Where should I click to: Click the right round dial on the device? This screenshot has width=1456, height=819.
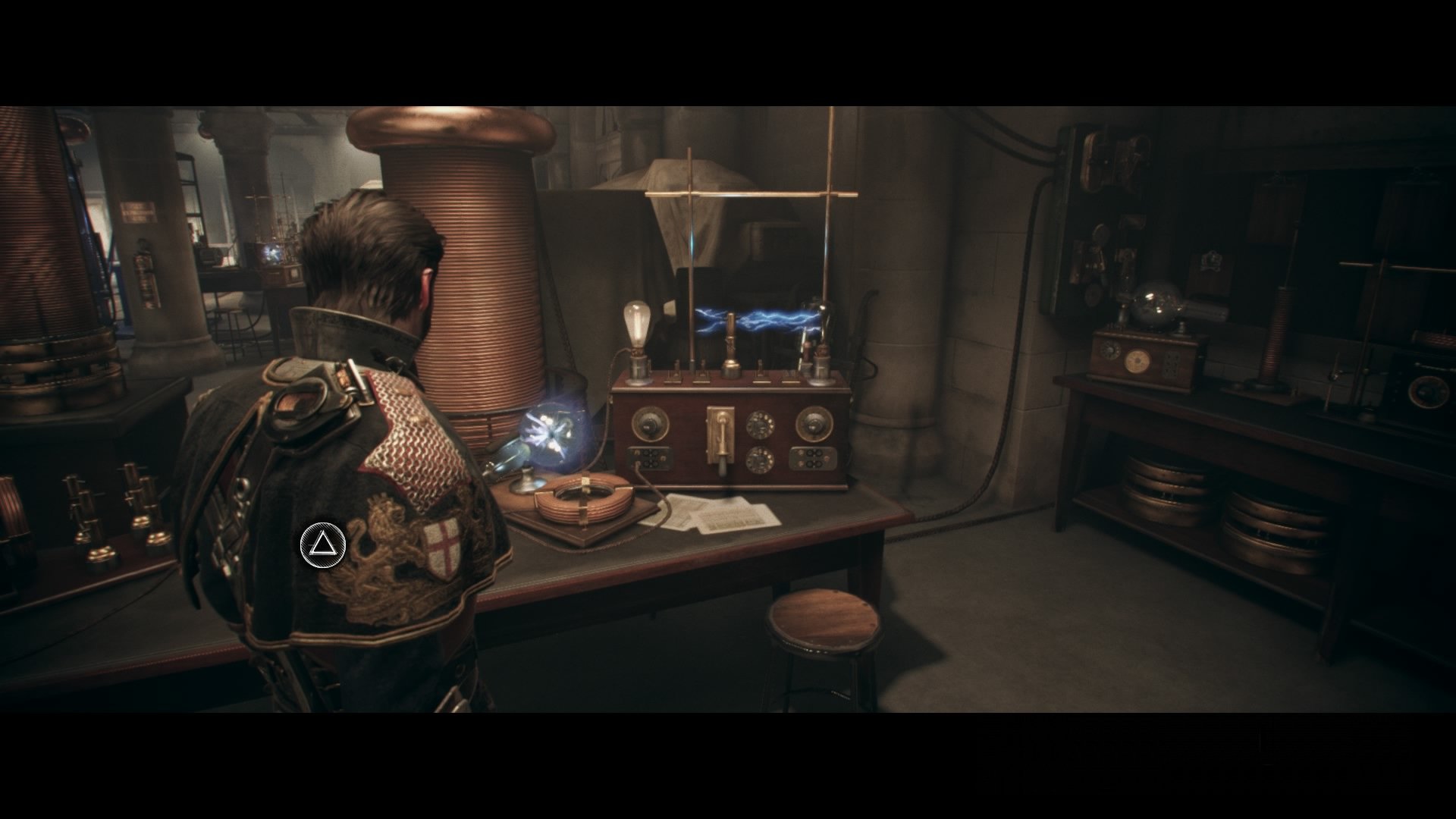pyautogui.click(x=814, y=425)
